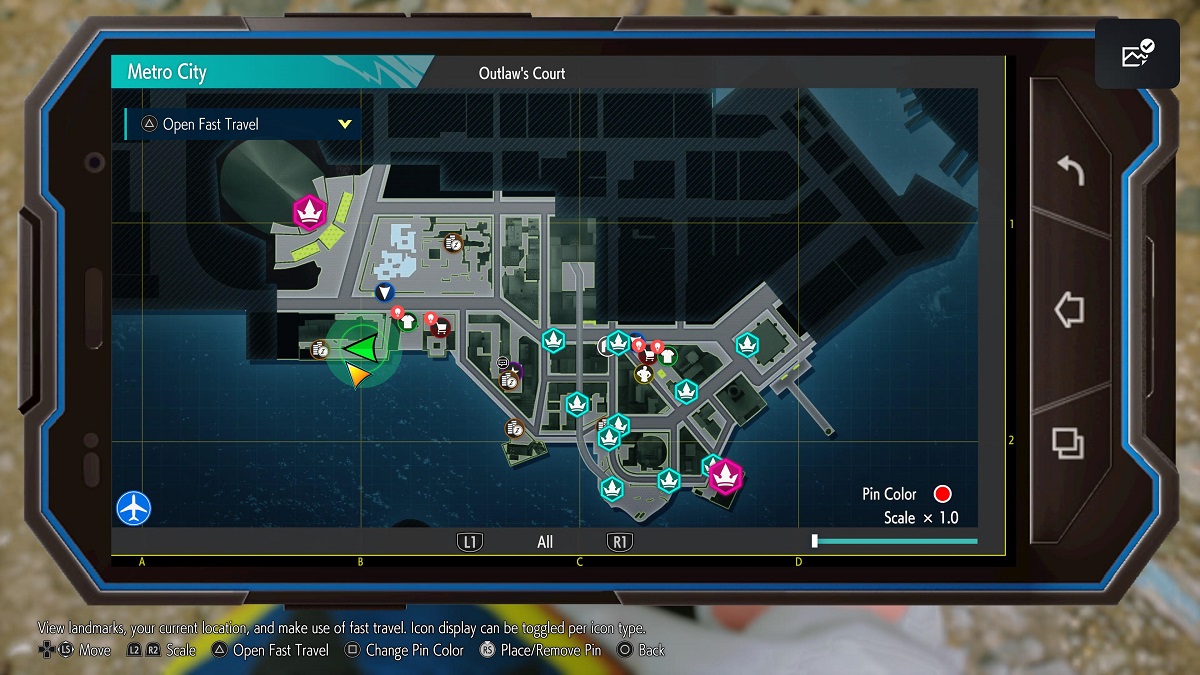
Task: Open the screenshot gallery icon
Action: click(x=1137, y=54)
